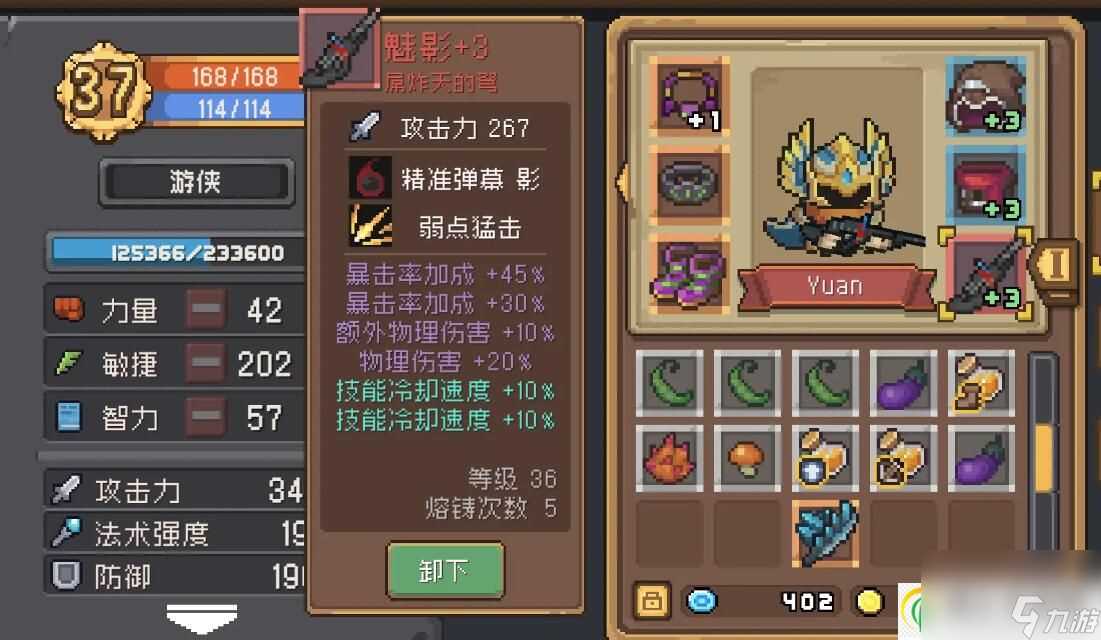Click the inventory scrollbar handle
Screen dimensions: 1101x640
pyautogui.click(x=1043, y=456)
